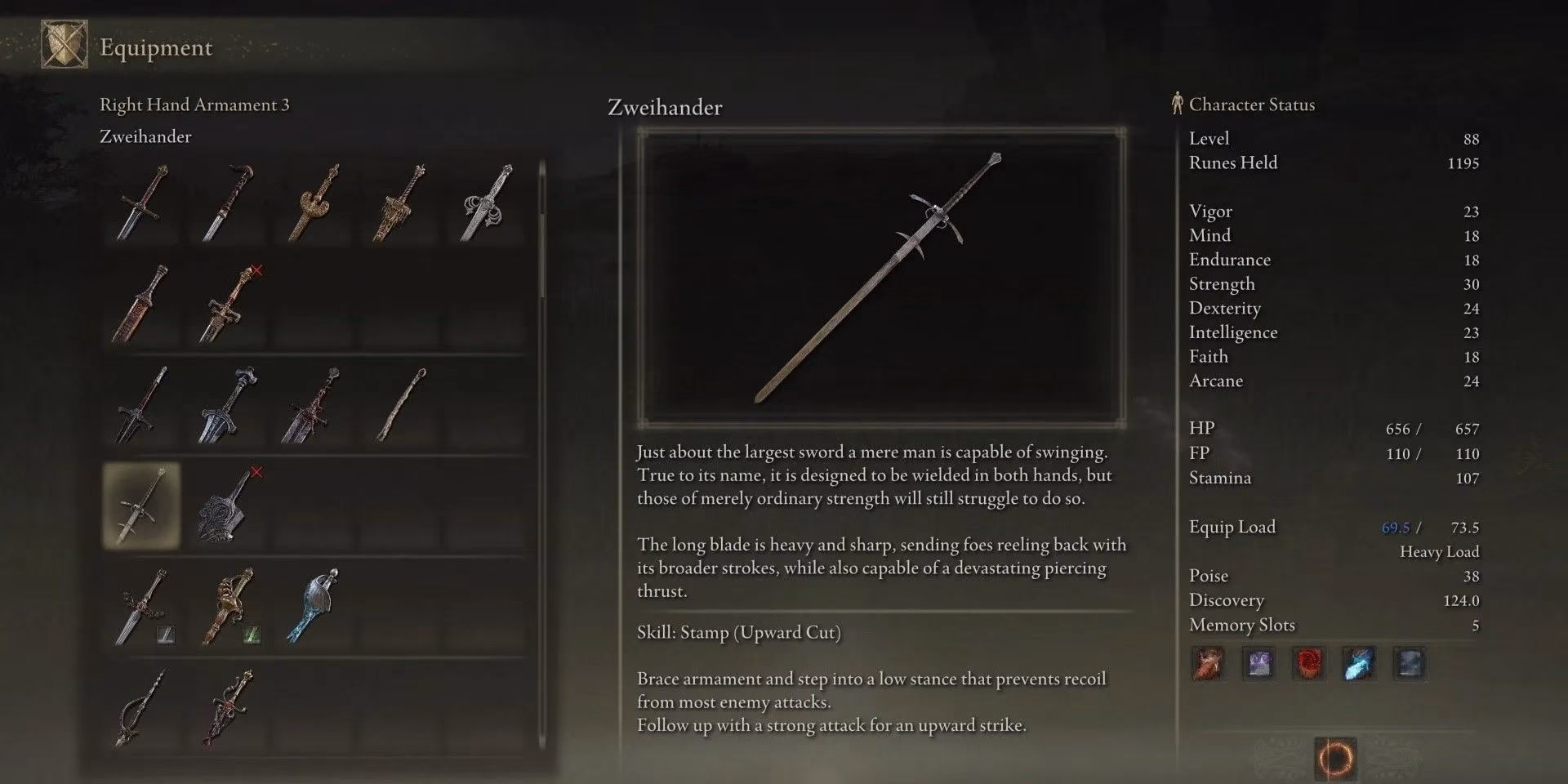
Task: Select the weapon marked with a red X
Action: [x=227, y=302]
